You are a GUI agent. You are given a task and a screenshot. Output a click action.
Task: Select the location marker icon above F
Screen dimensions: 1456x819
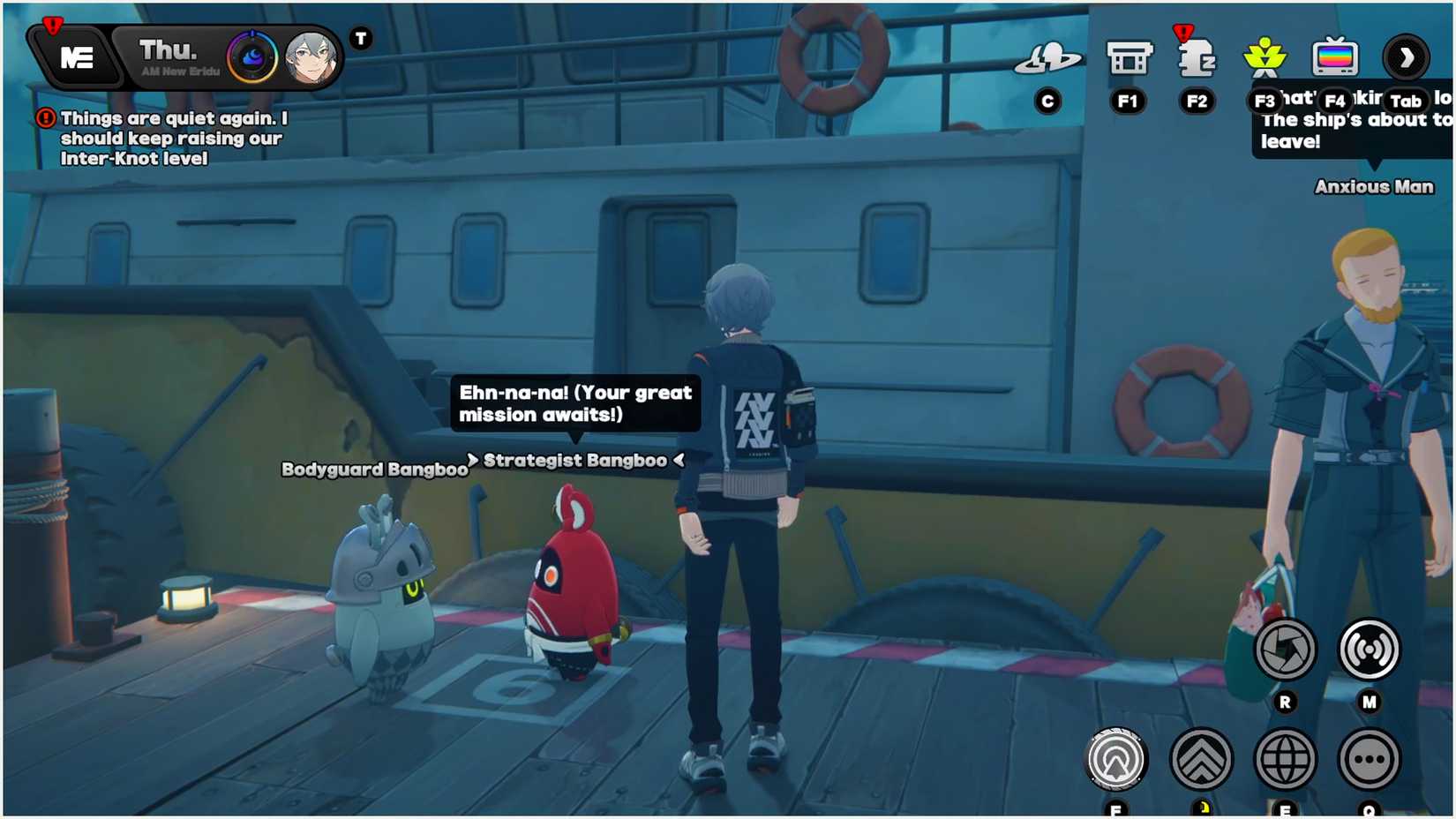coord(1115,759)
